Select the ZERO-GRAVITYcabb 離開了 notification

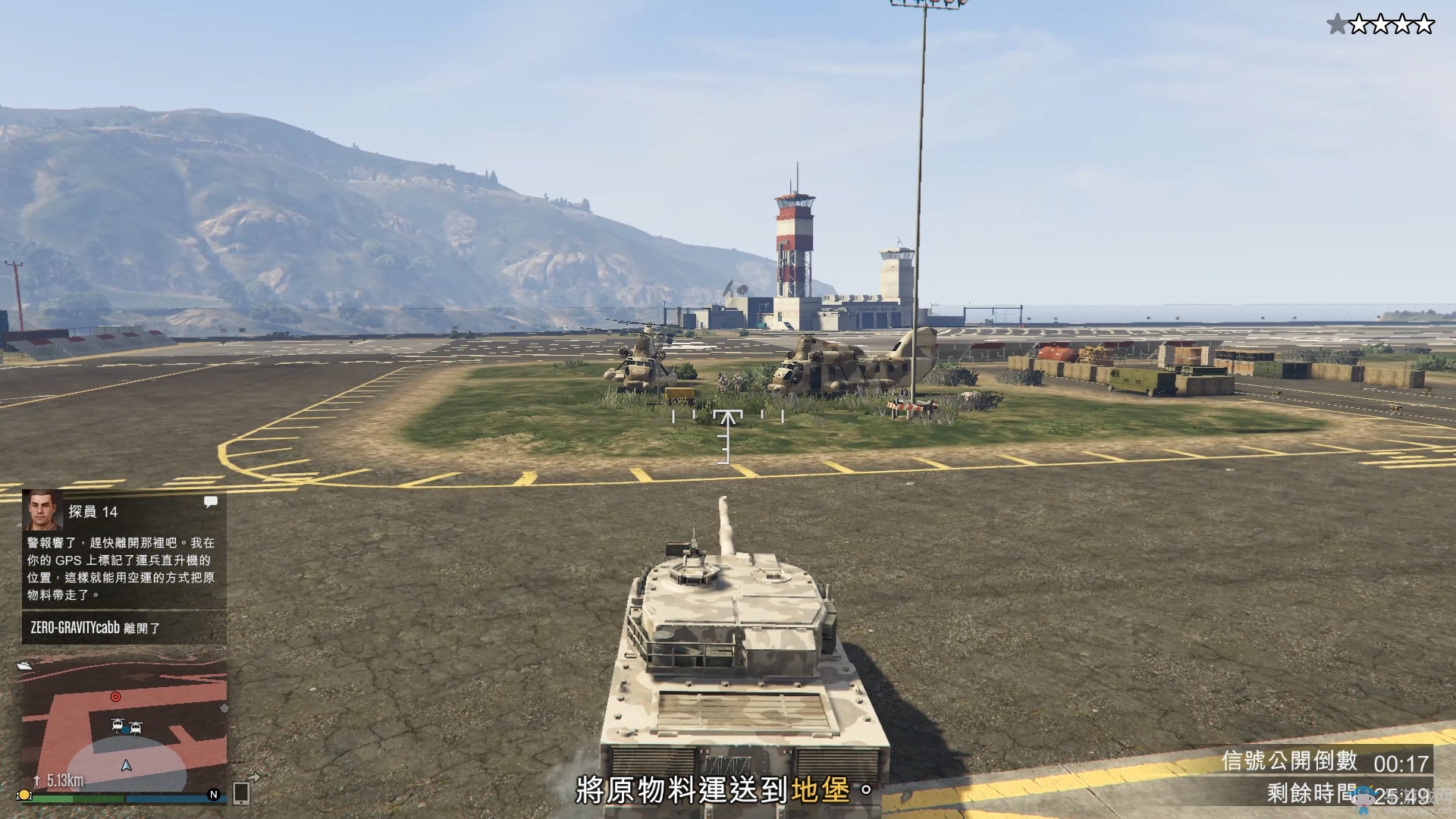tap(96, 628)
